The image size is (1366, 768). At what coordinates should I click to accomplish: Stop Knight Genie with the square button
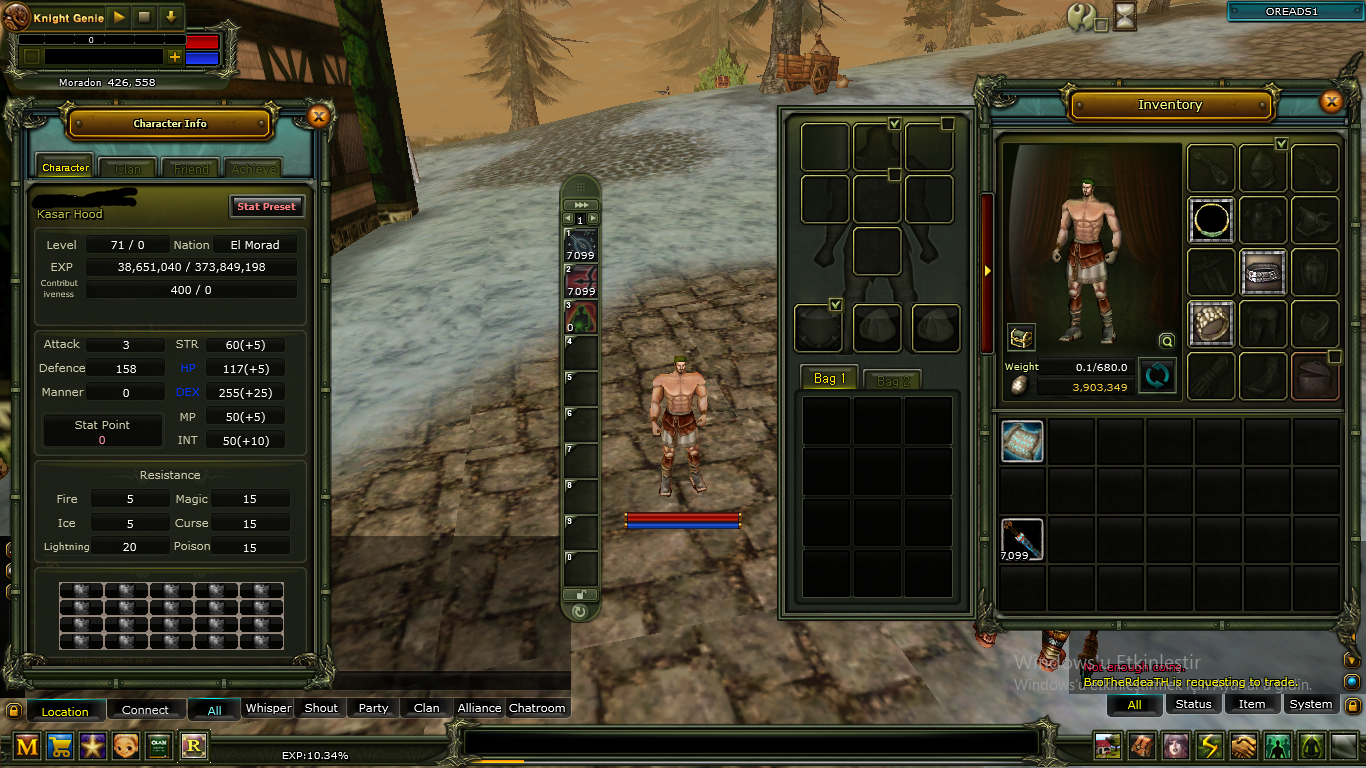click(x=145, y=17)
